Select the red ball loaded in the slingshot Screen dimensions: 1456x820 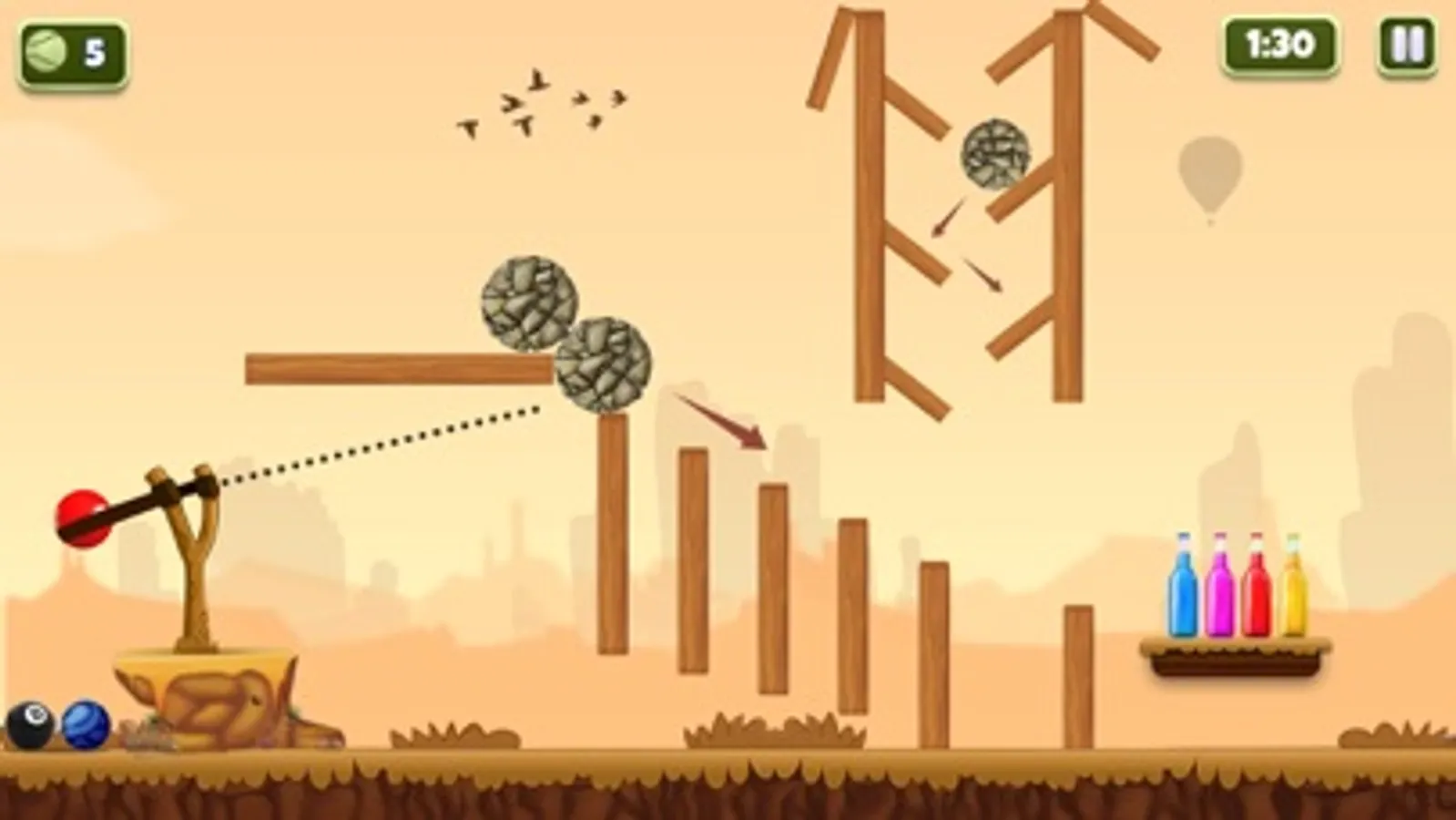point(84,517)
